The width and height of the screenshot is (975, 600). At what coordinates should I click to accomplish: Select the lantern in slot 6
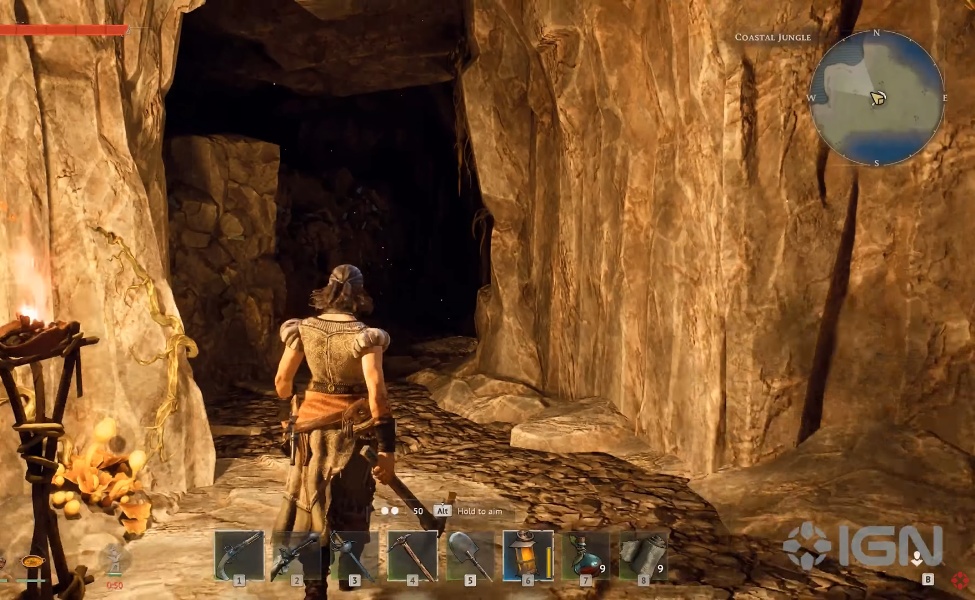coord(527,555)
